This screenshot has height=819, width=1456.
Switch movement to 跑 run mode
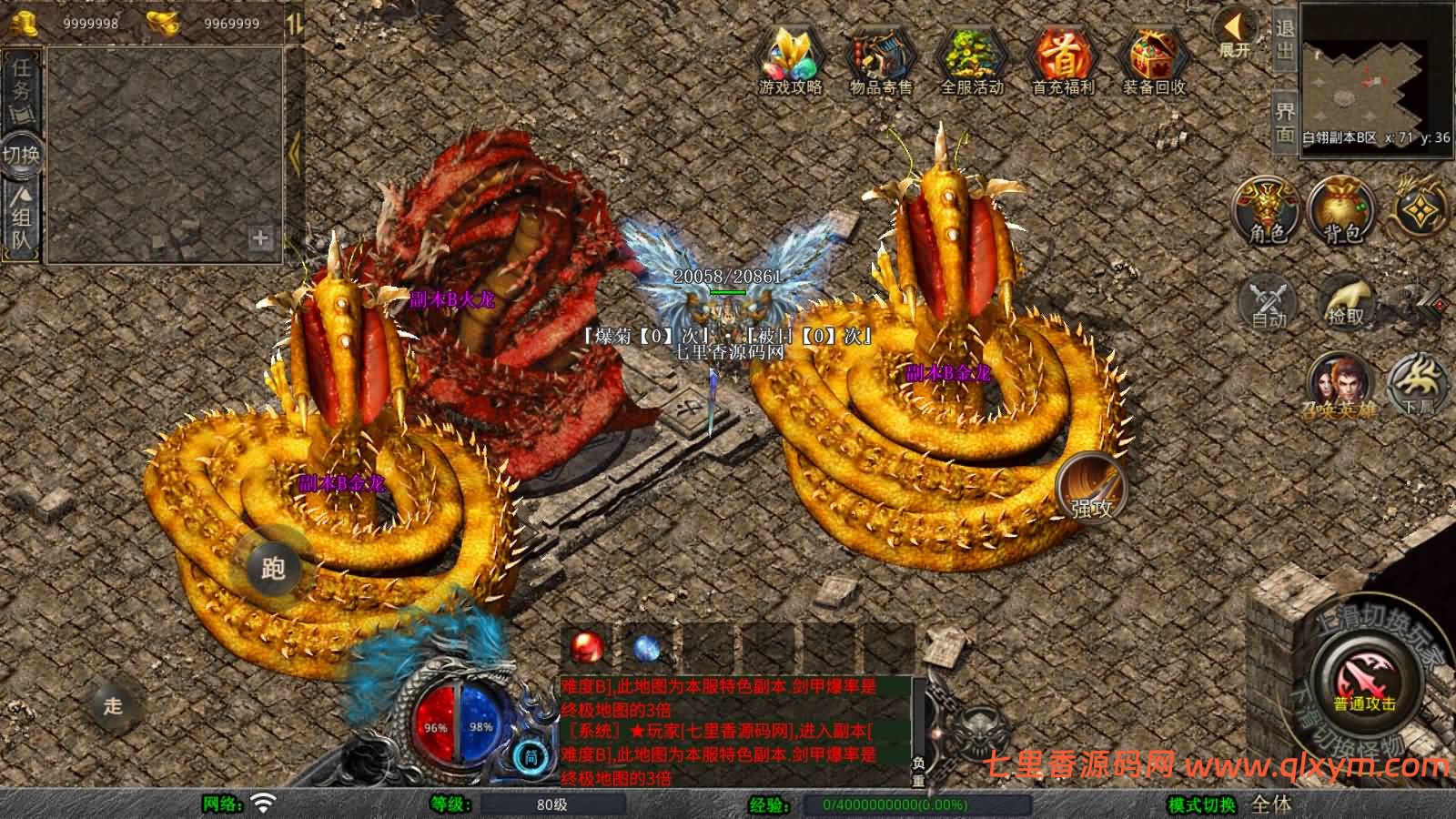273,566
